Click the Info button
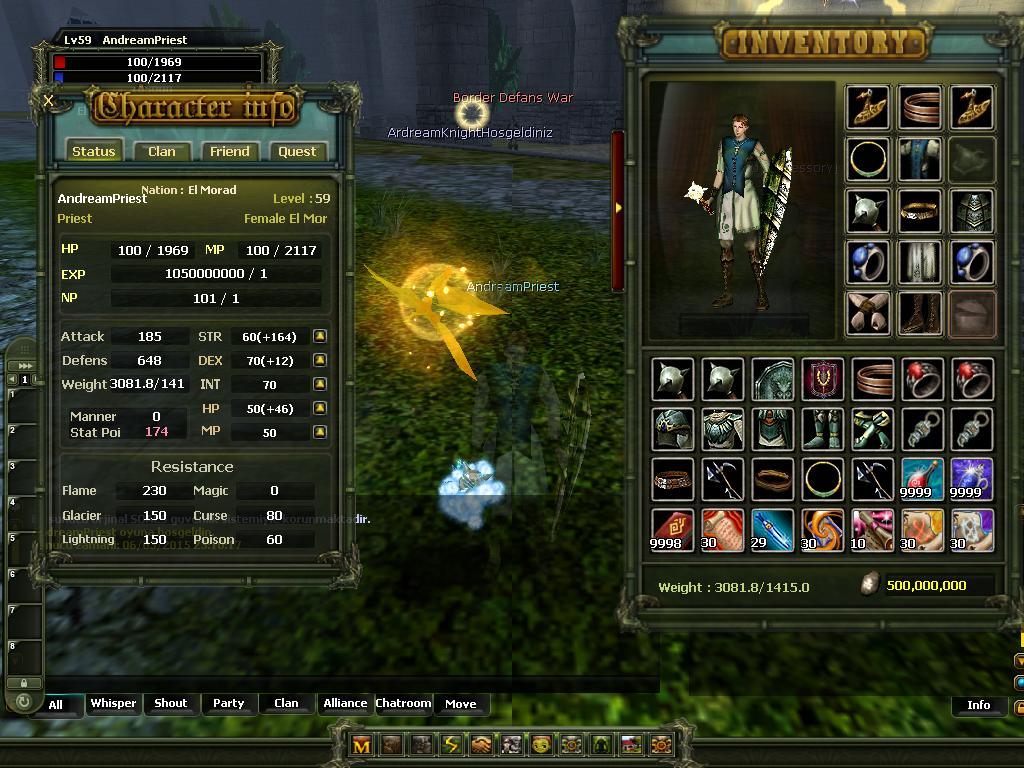 coord(978,705)
